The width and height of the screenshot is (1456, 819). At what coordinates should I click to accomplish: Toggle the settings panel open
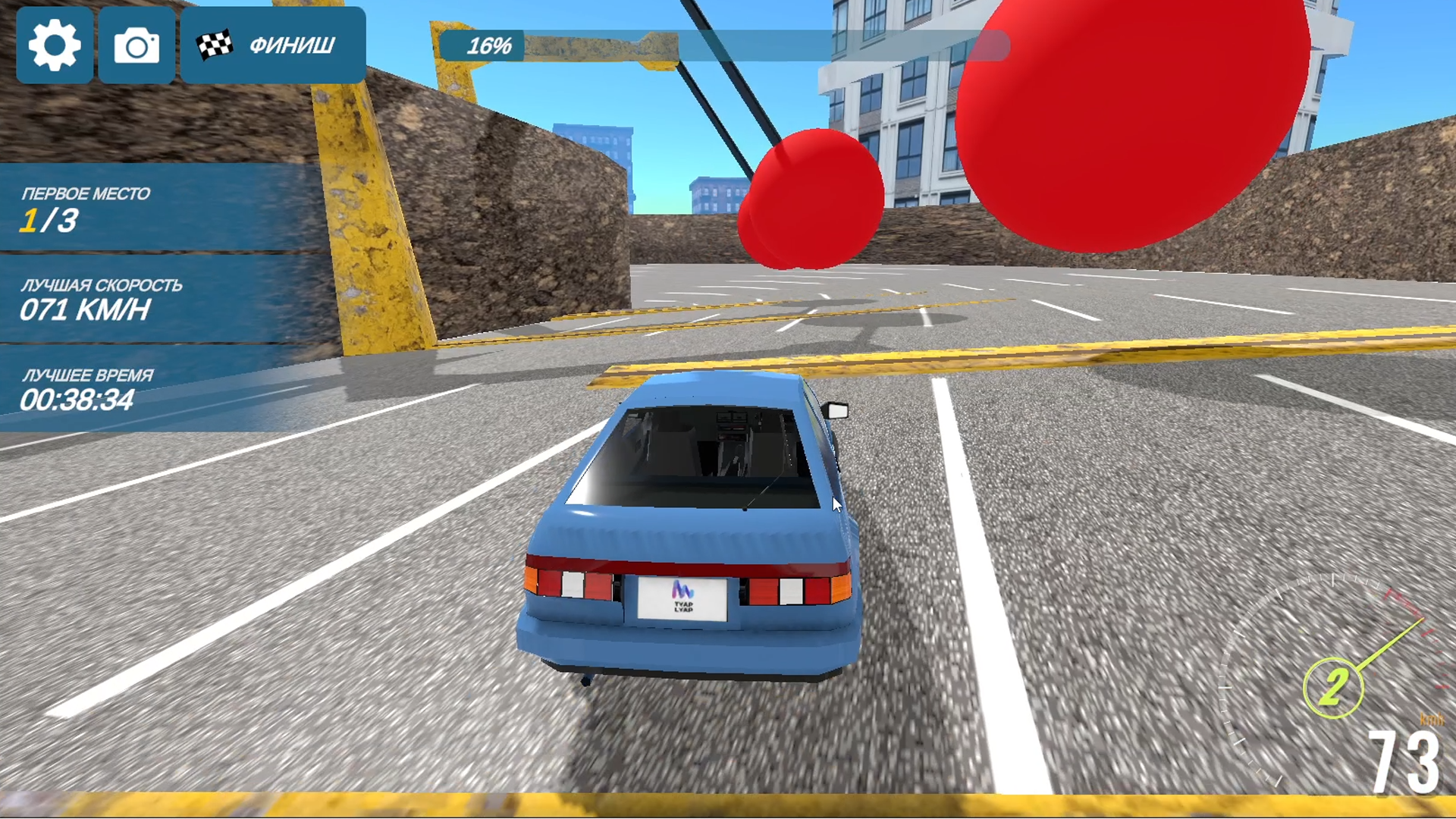click(x=54, y=45)
